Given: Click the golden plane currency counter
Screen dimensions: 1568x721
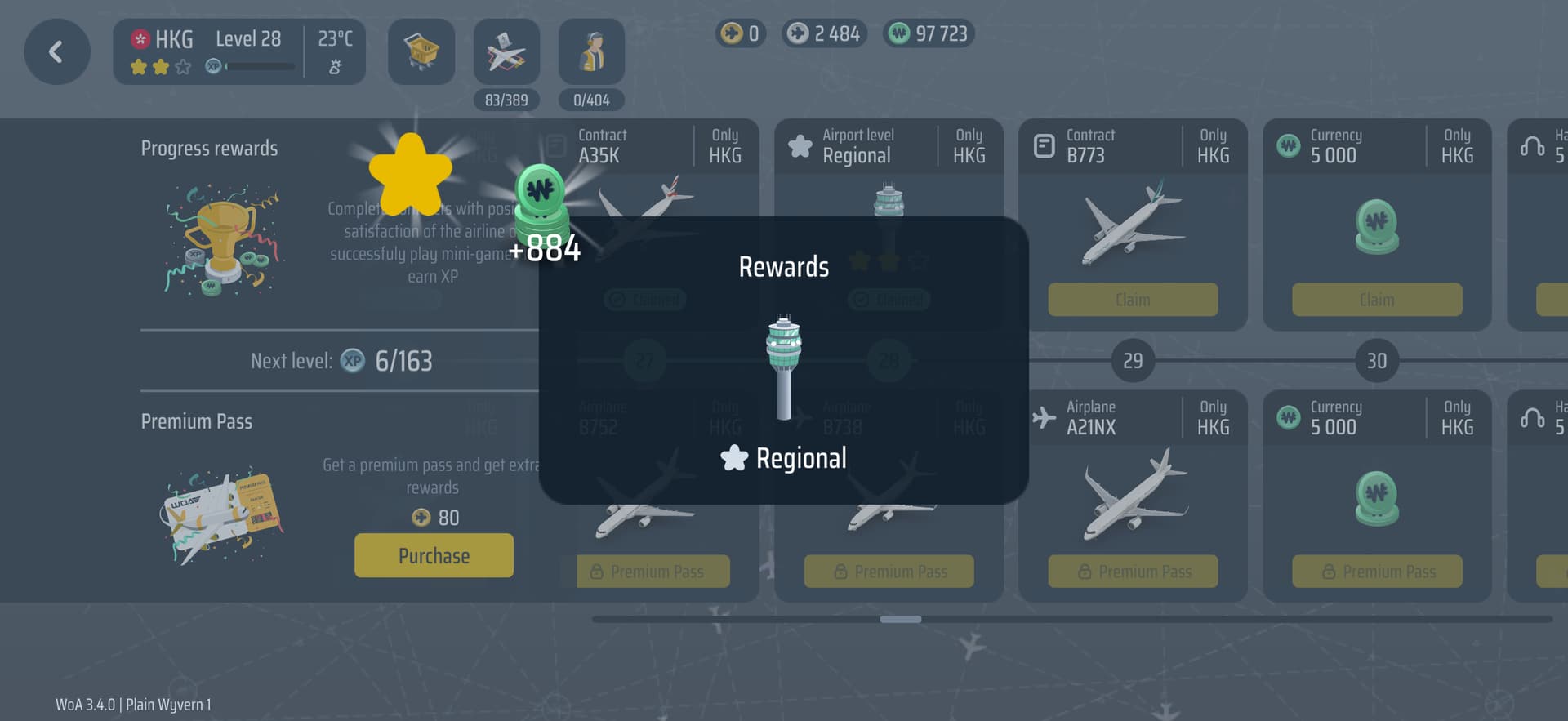Looking at the screenshot, I should pyautogui.click(x=740, y=33).
